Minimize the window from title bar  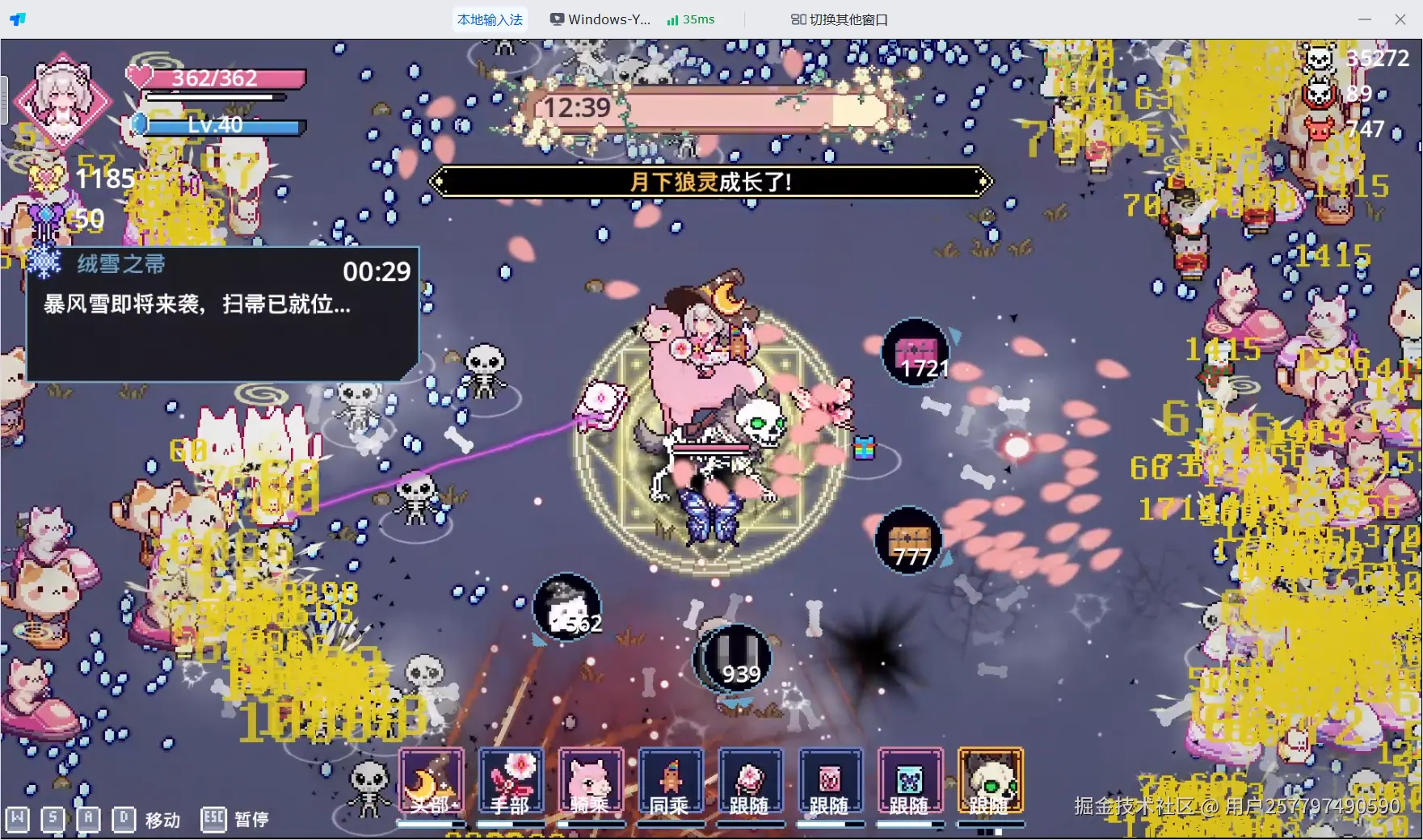point(1365,19)
